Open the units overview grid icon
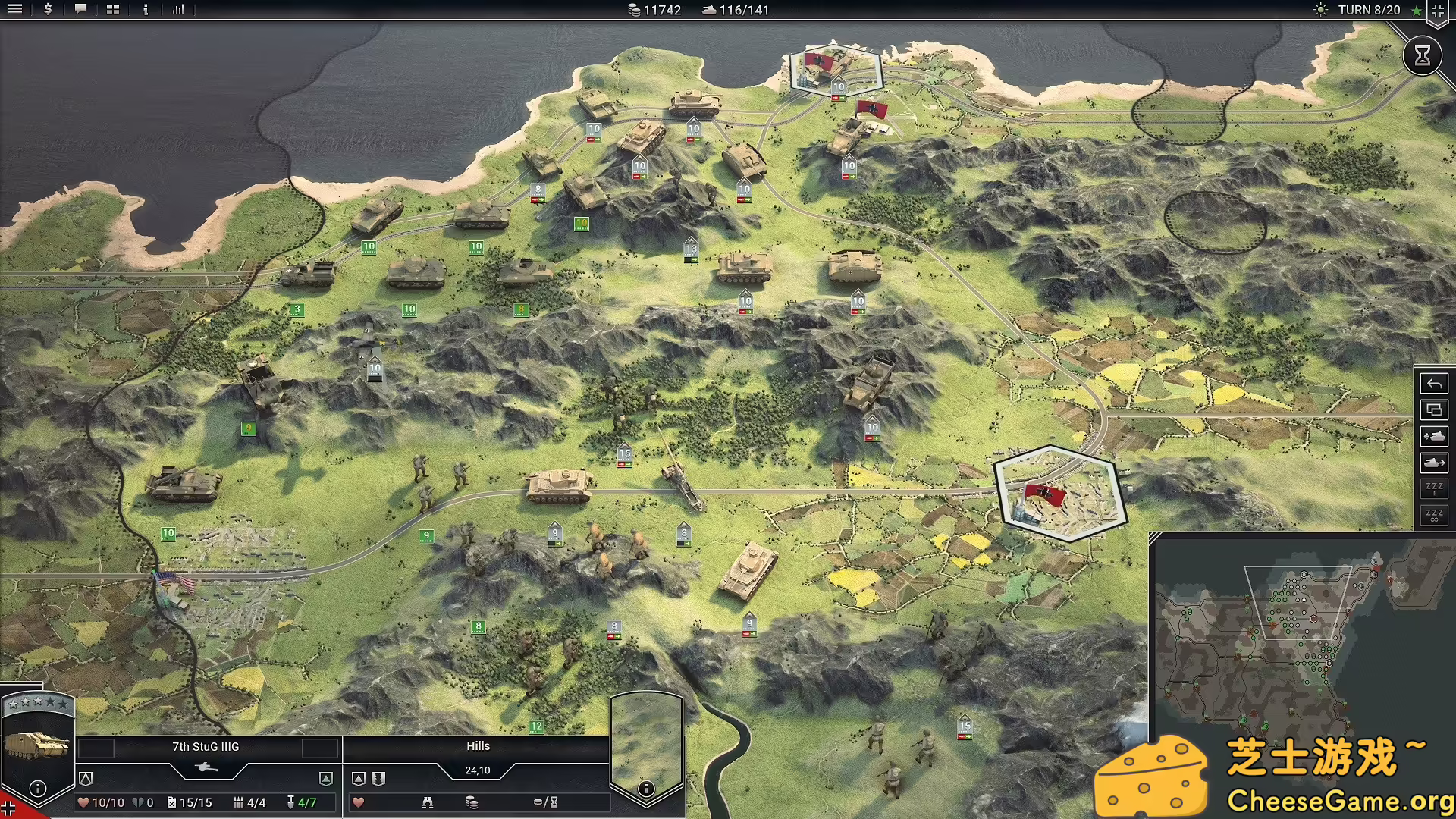The image size is (1456, 819). coord(114,10)
